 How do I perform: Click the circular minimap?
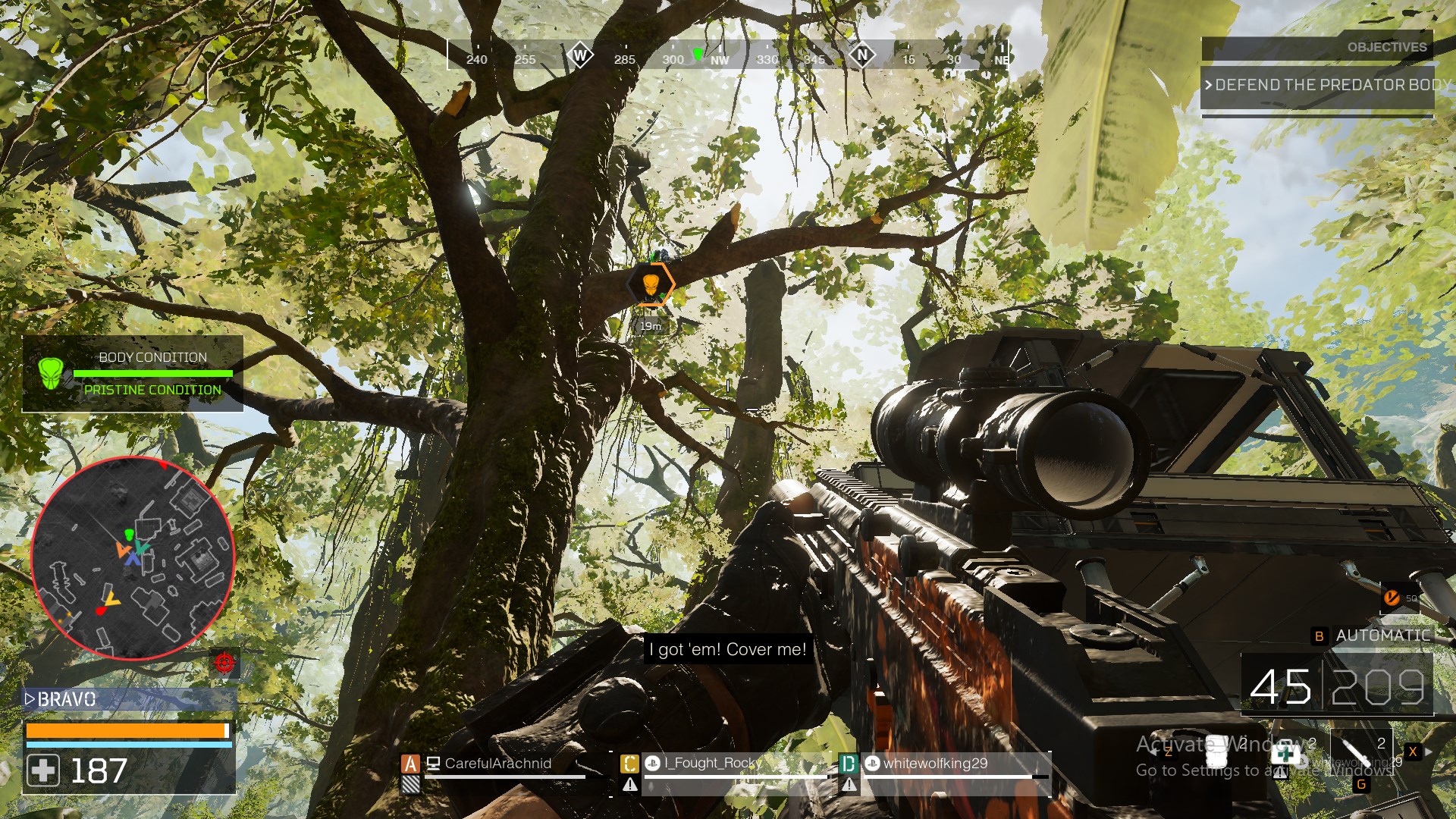click(x=133, y=558)
